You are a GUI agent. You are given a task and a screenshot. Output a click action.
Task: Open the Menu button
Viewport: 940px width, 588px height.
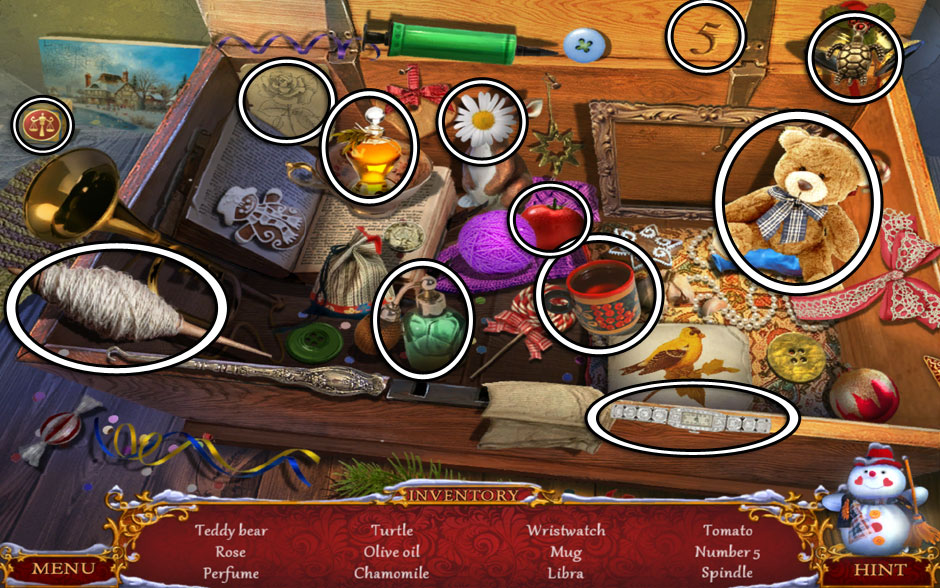click(x=63, y=568)
